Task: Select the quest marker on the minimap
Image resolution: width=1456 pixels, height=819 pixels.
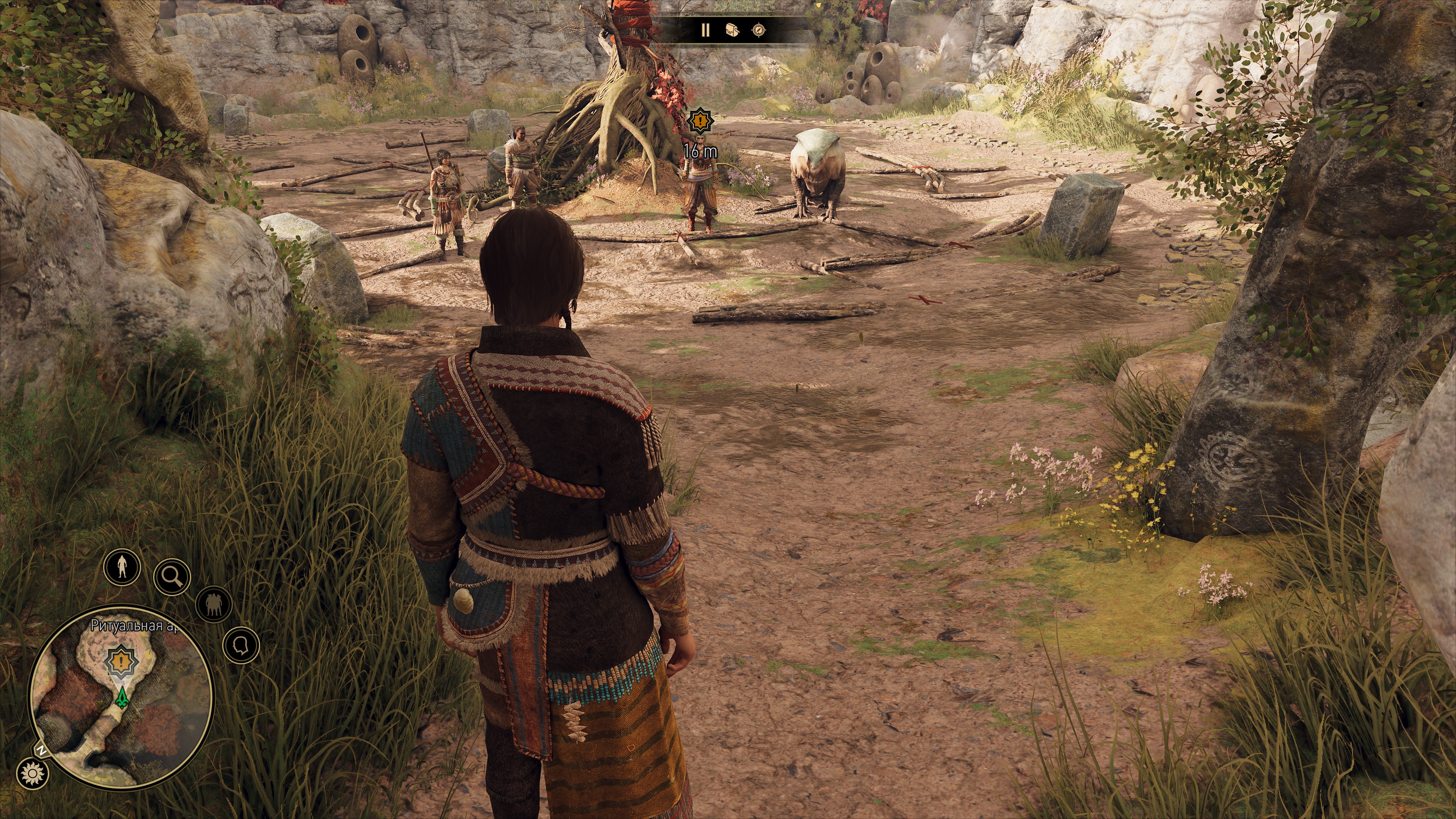Action: coord(121,661)
